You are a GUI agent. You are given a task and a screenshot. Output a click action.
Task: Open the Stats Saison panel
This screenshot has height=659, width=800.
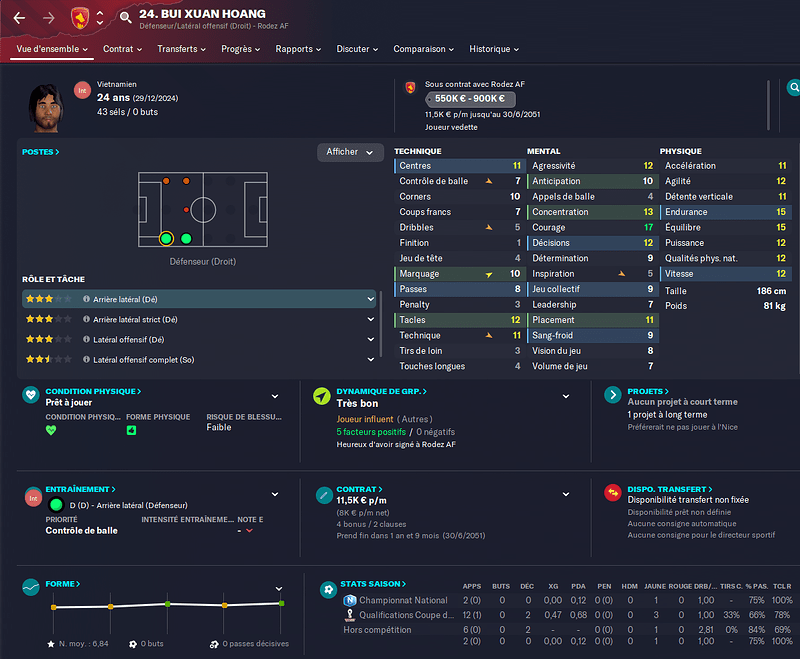pyautogui.click(x=371, y=584)
